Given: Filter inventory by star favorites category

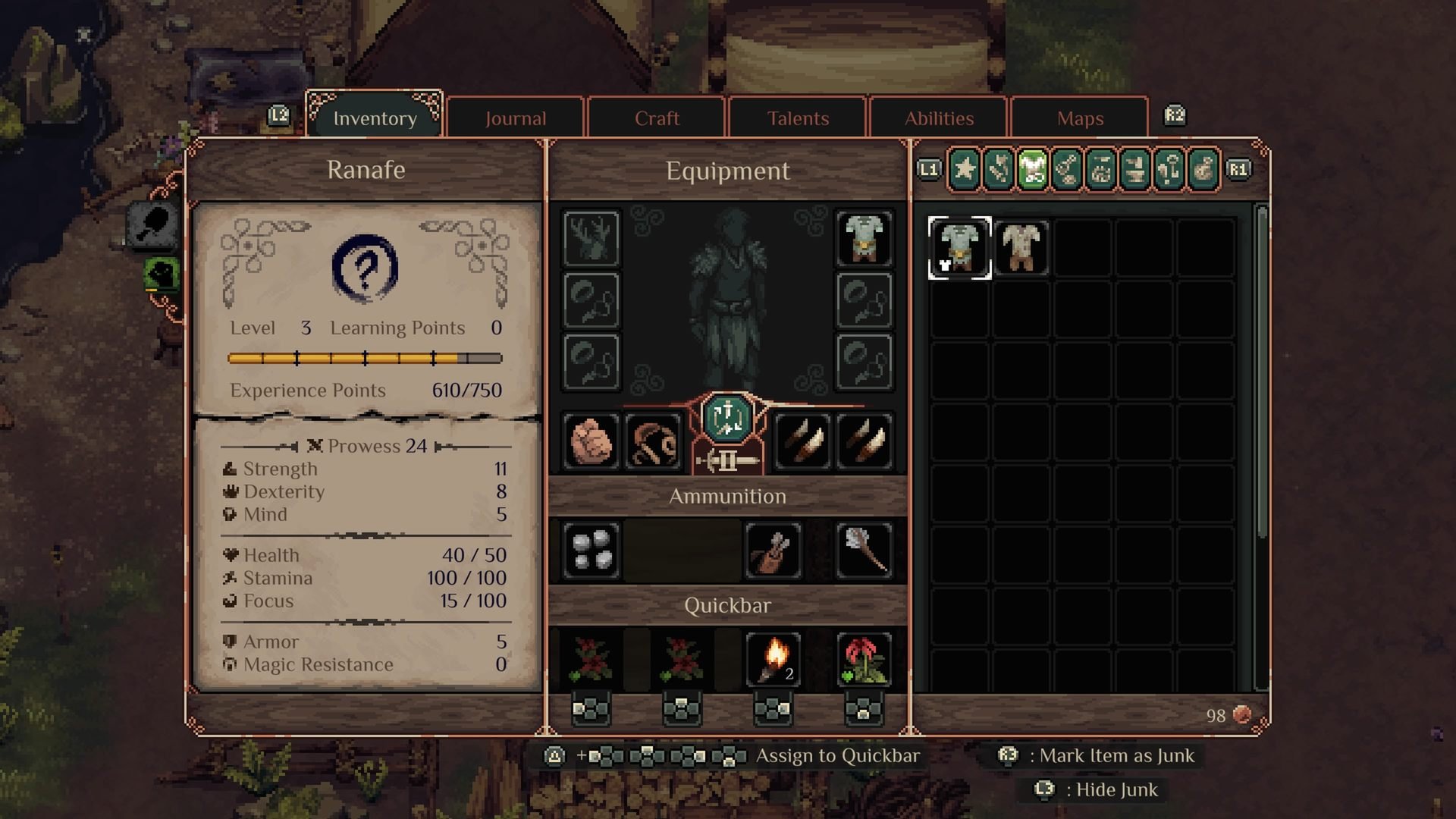Looking at the screenshot, I should [x=965, y=168].
